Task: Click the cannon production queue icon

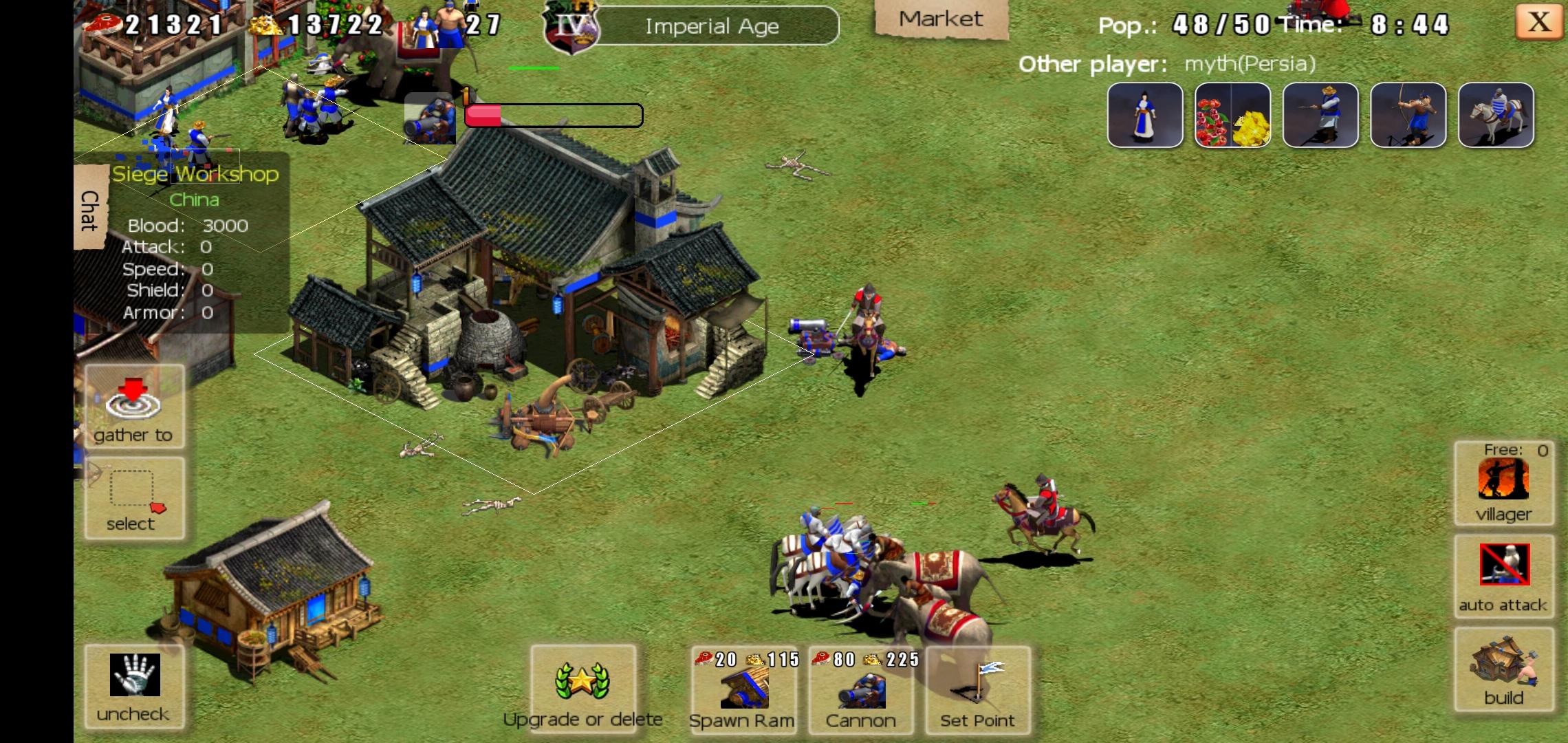Action: coord(431,118)
